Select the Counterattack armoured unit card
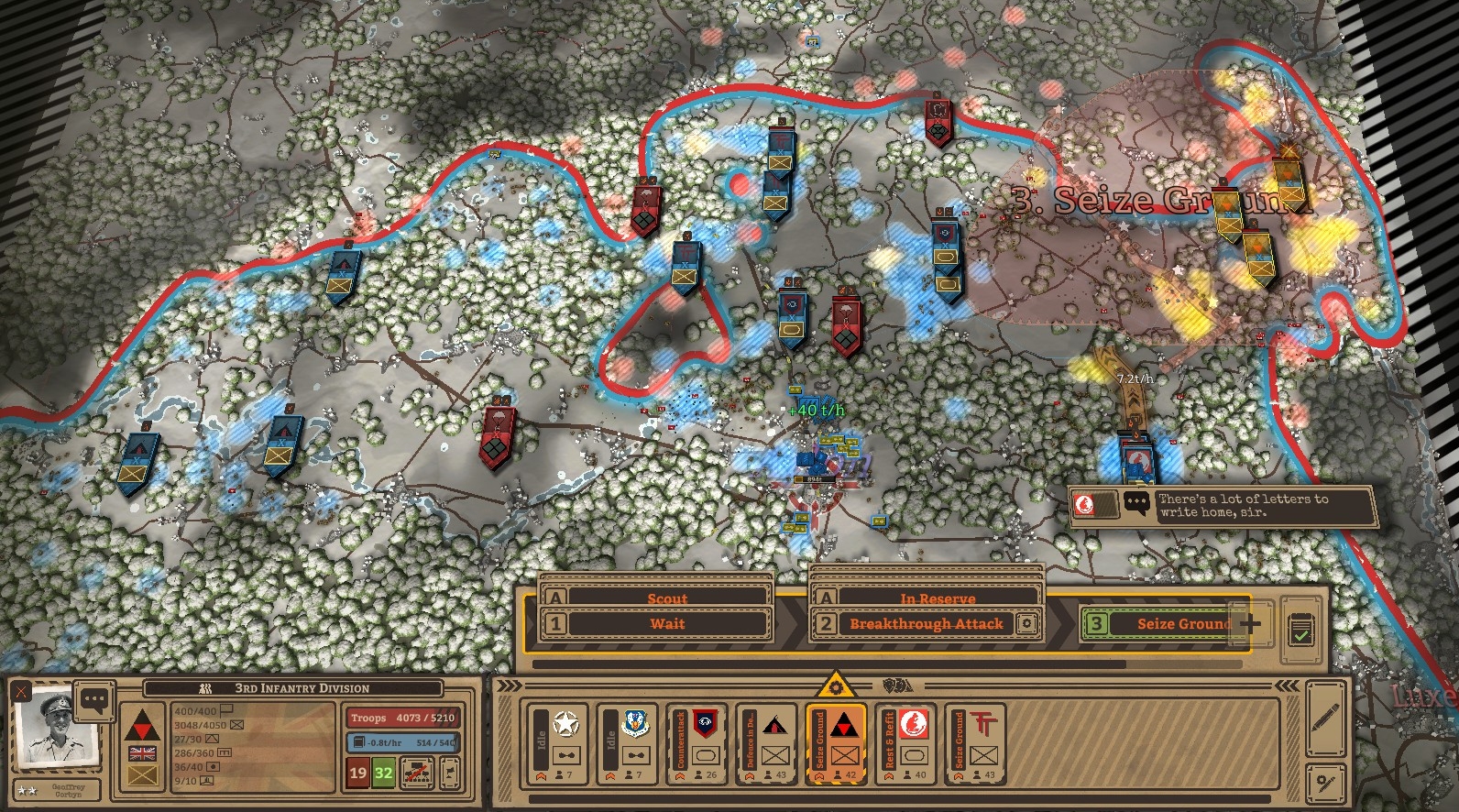 [x=697, y=743]
